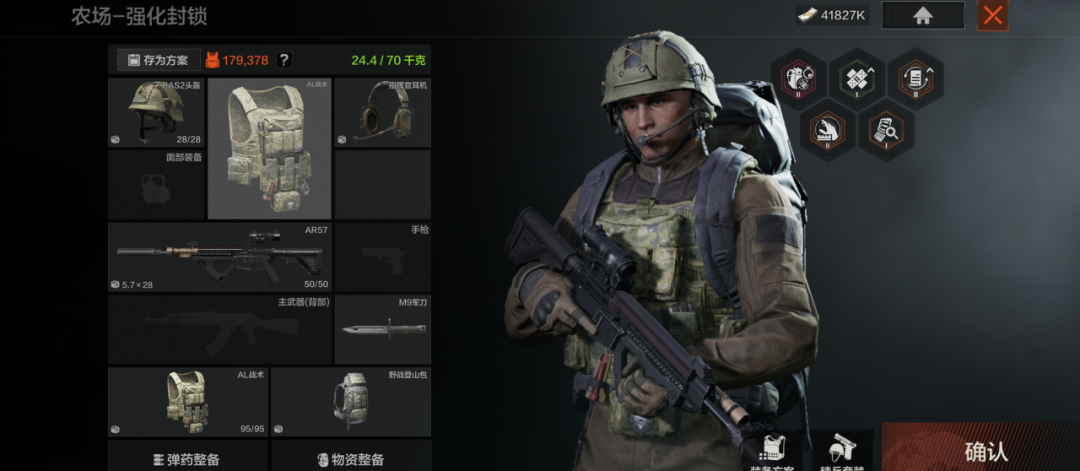
Task: Open ammo organization (弹药整备)
Action: 187,459
